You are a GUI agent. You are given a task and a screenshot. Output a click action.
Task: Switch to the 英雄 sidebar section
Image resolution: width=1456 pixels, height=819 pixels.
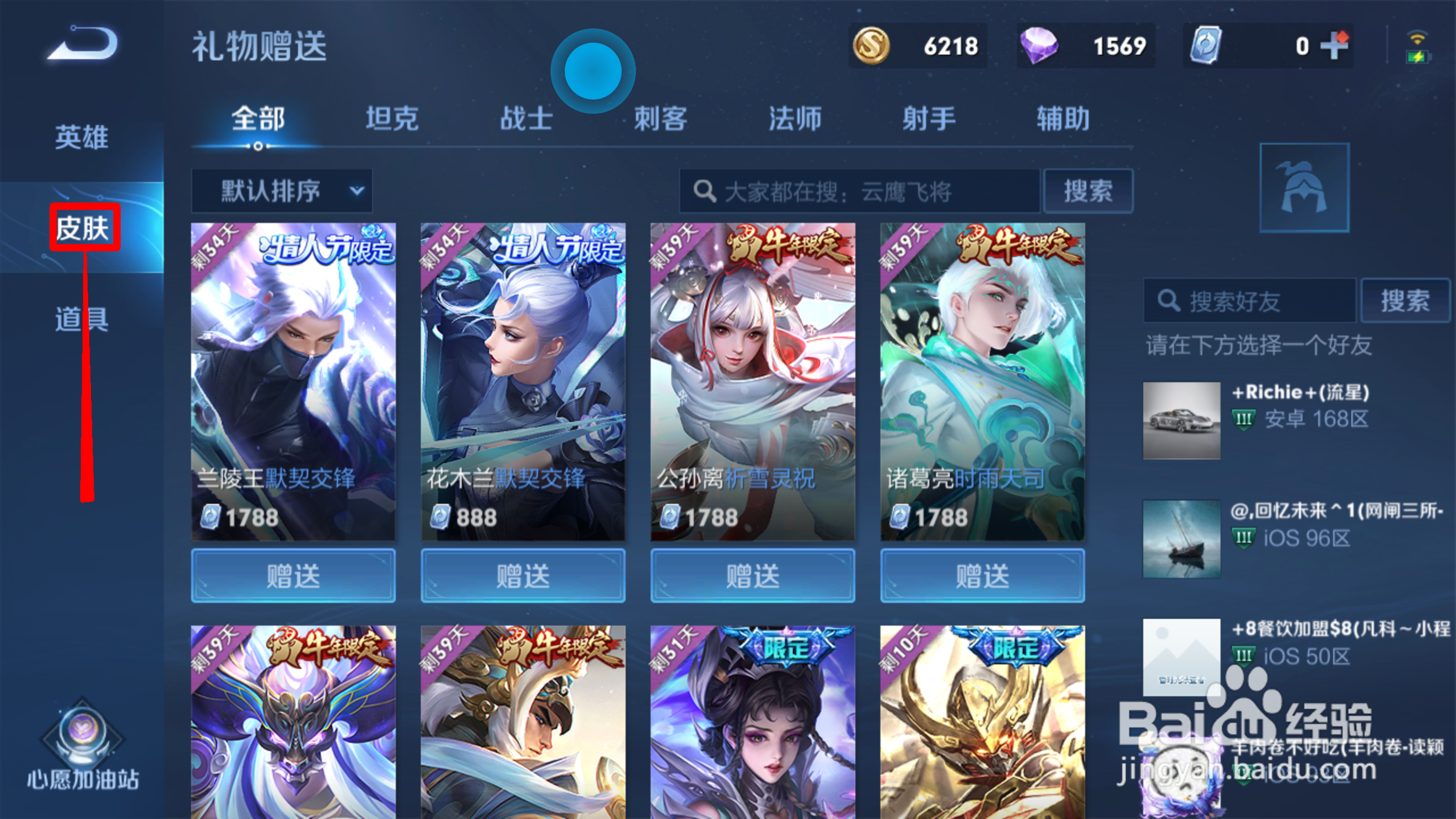pos(81,137)
